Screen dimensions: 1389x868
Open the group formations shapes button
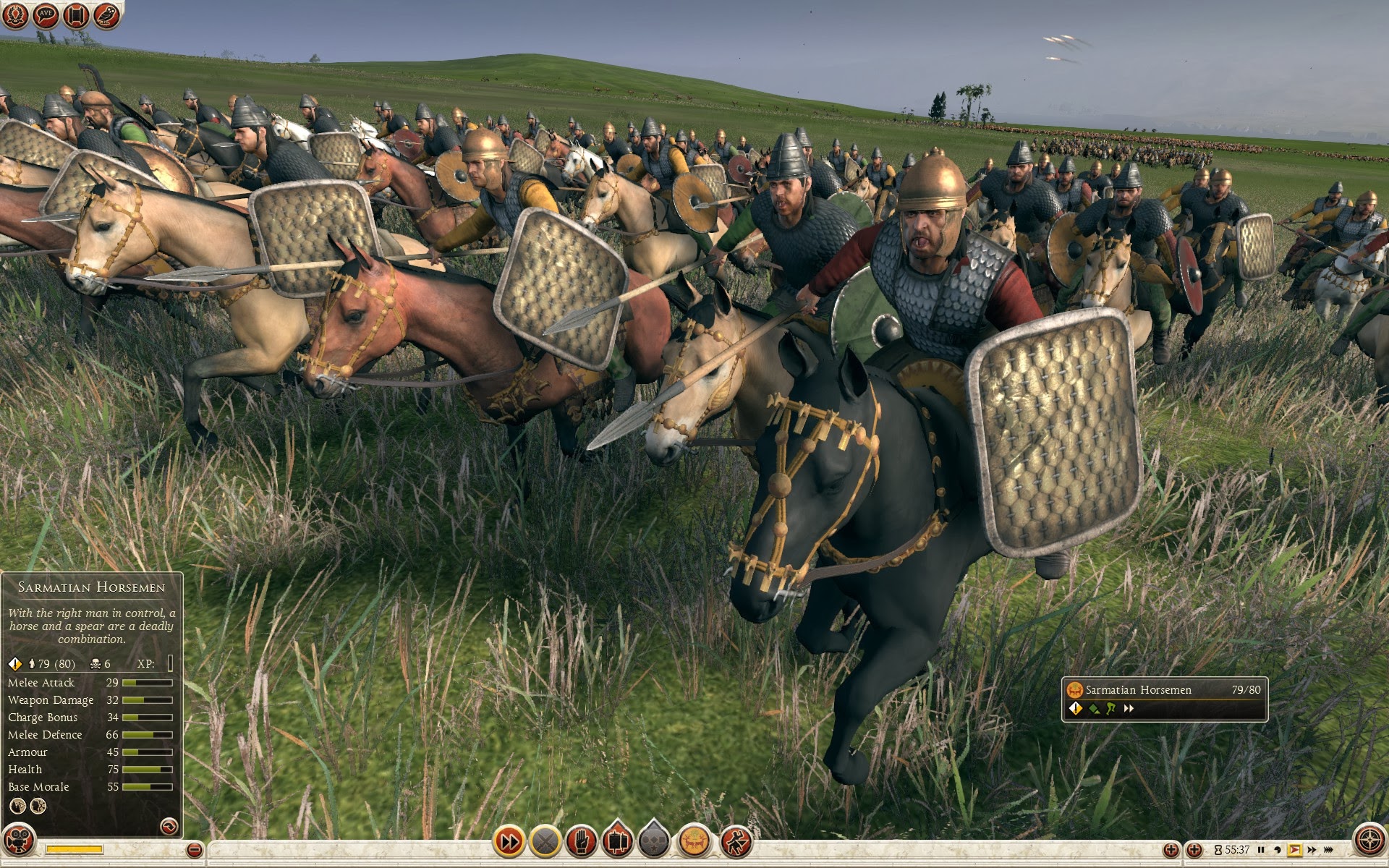654,841
